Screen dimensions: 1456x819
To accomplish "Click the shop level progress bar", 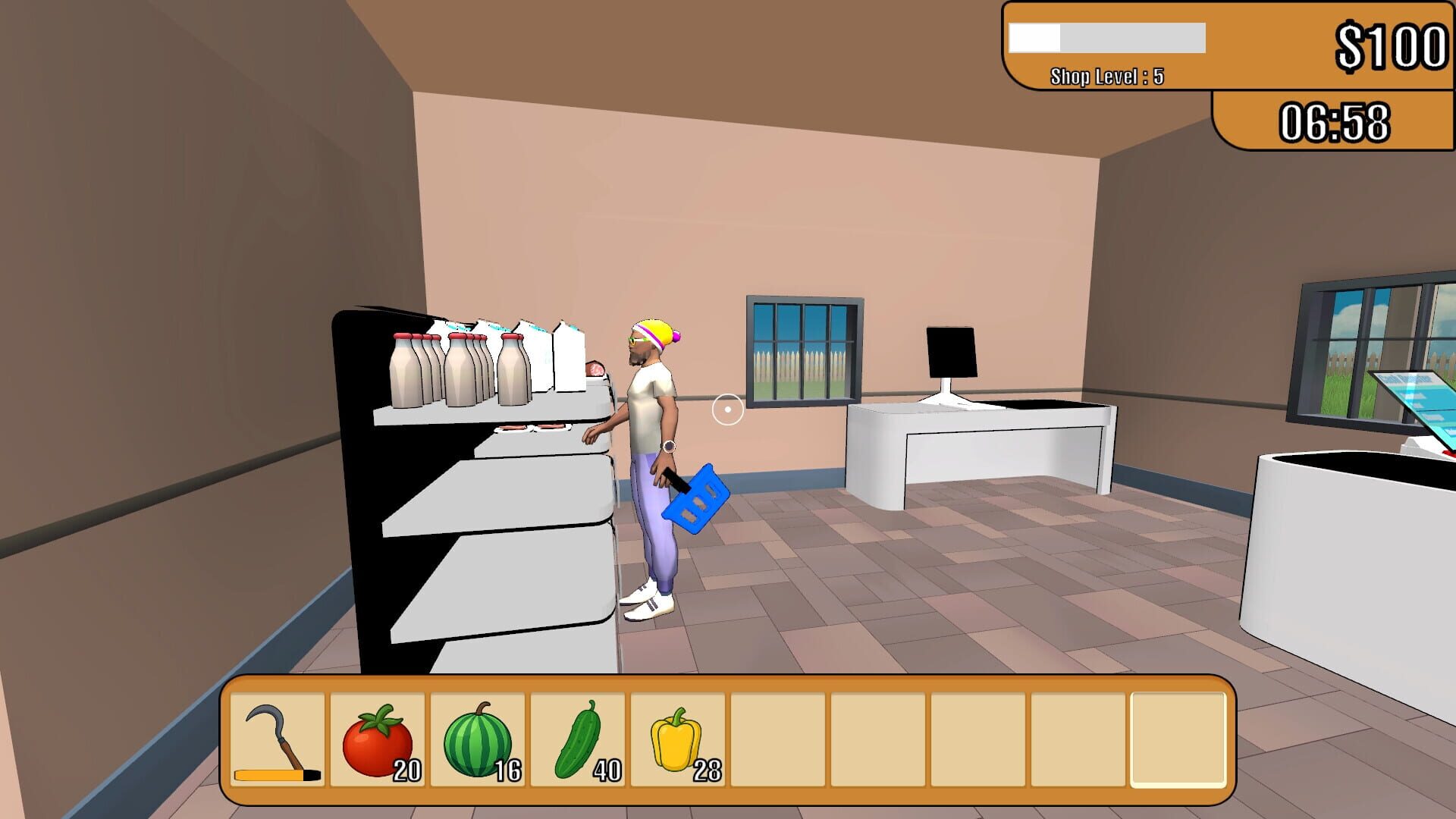I will (1106, 38).
